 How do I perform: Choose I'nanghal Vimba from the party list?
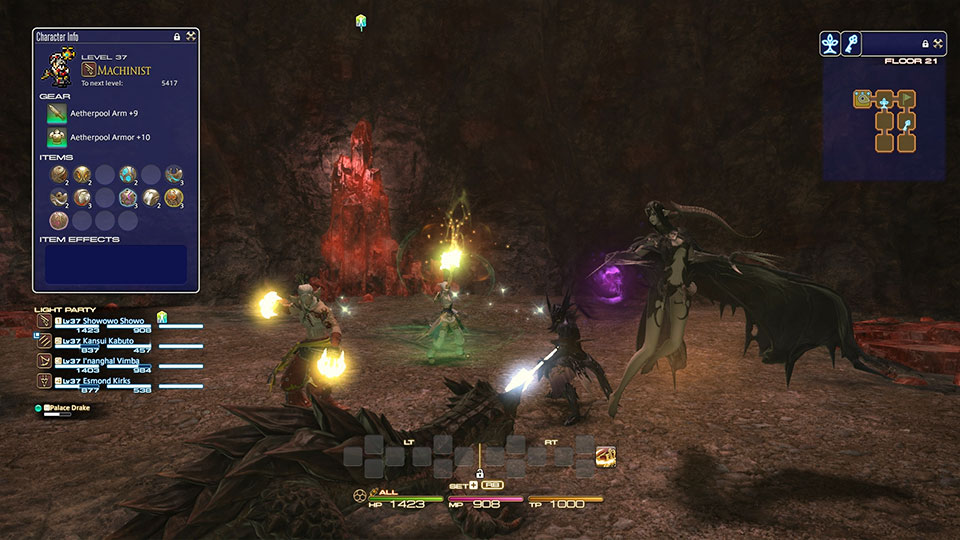tap(108, 360)
